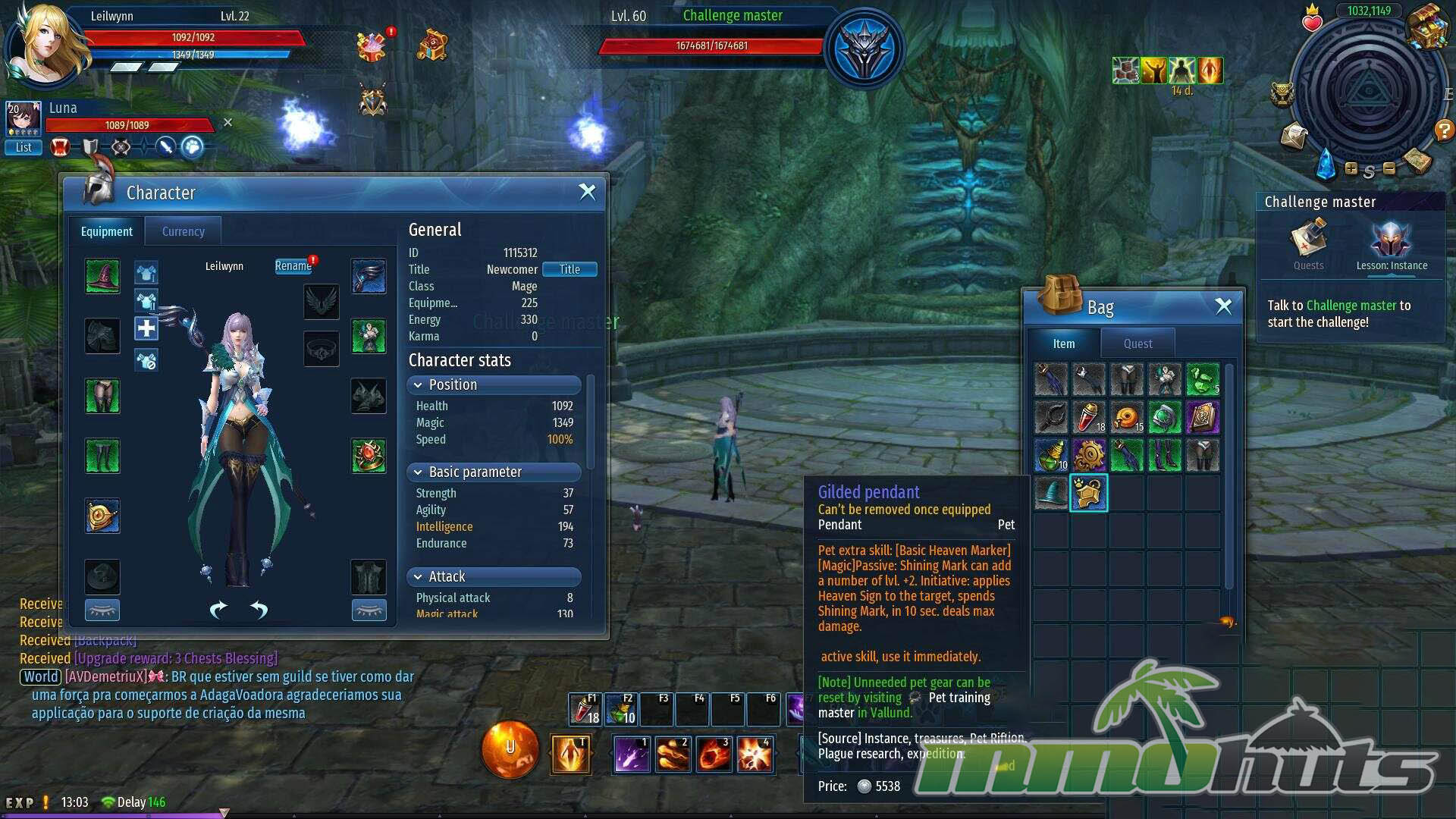Switch to the Currency tab
Screen dimensions: 1456x819
pyautogui.click(x=183, y=231)
